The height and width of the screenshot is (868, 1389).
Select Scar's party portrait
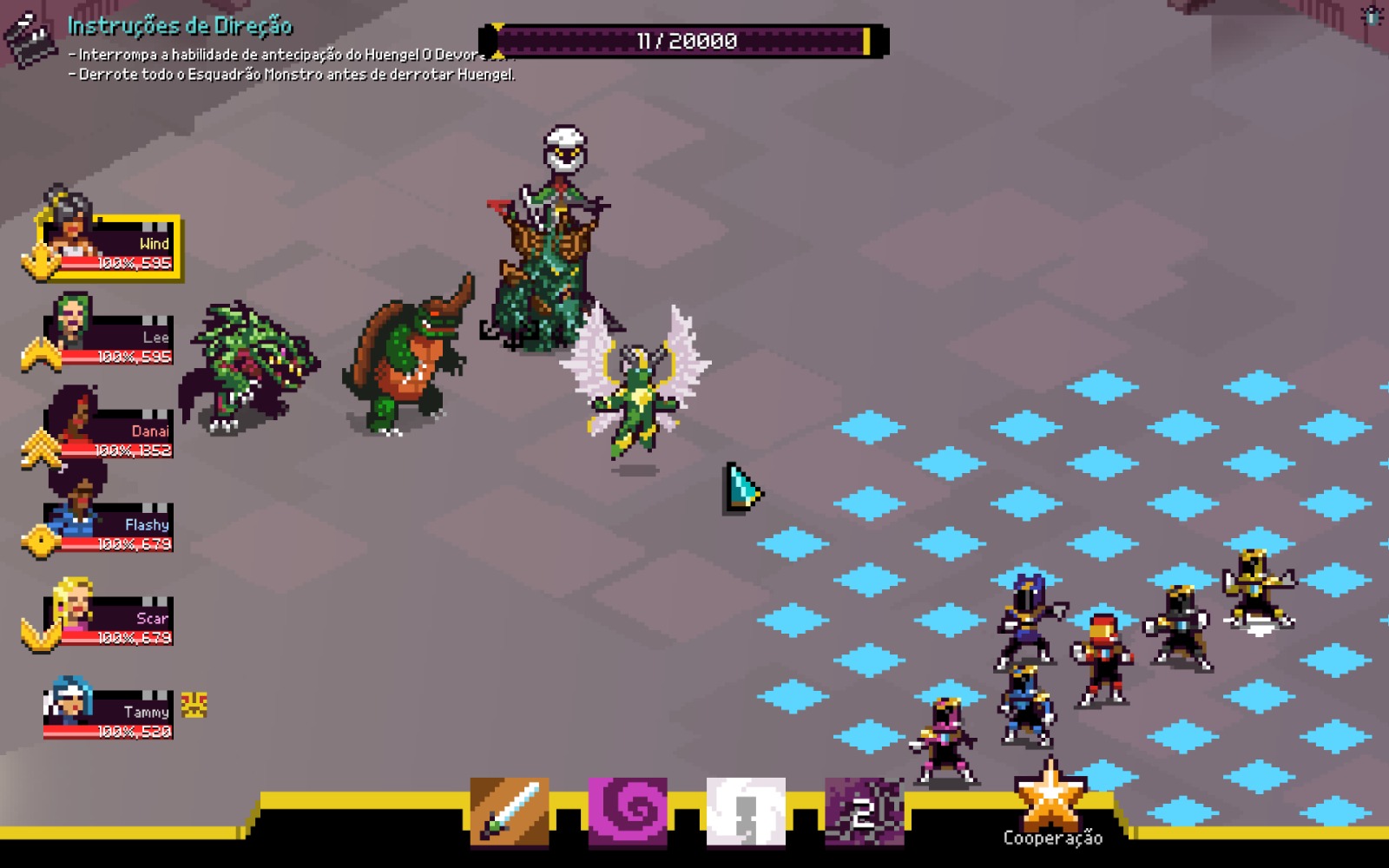click(x=111, y=620)
